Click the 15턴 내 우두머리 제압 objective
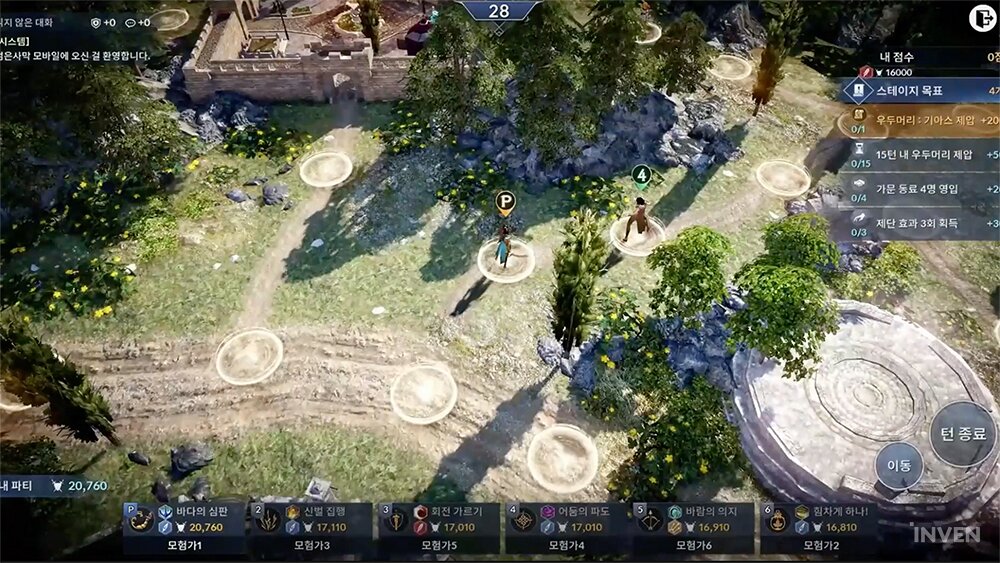Image resolution: width=1000 pixels, height=563 pixels. coord(920,156)
